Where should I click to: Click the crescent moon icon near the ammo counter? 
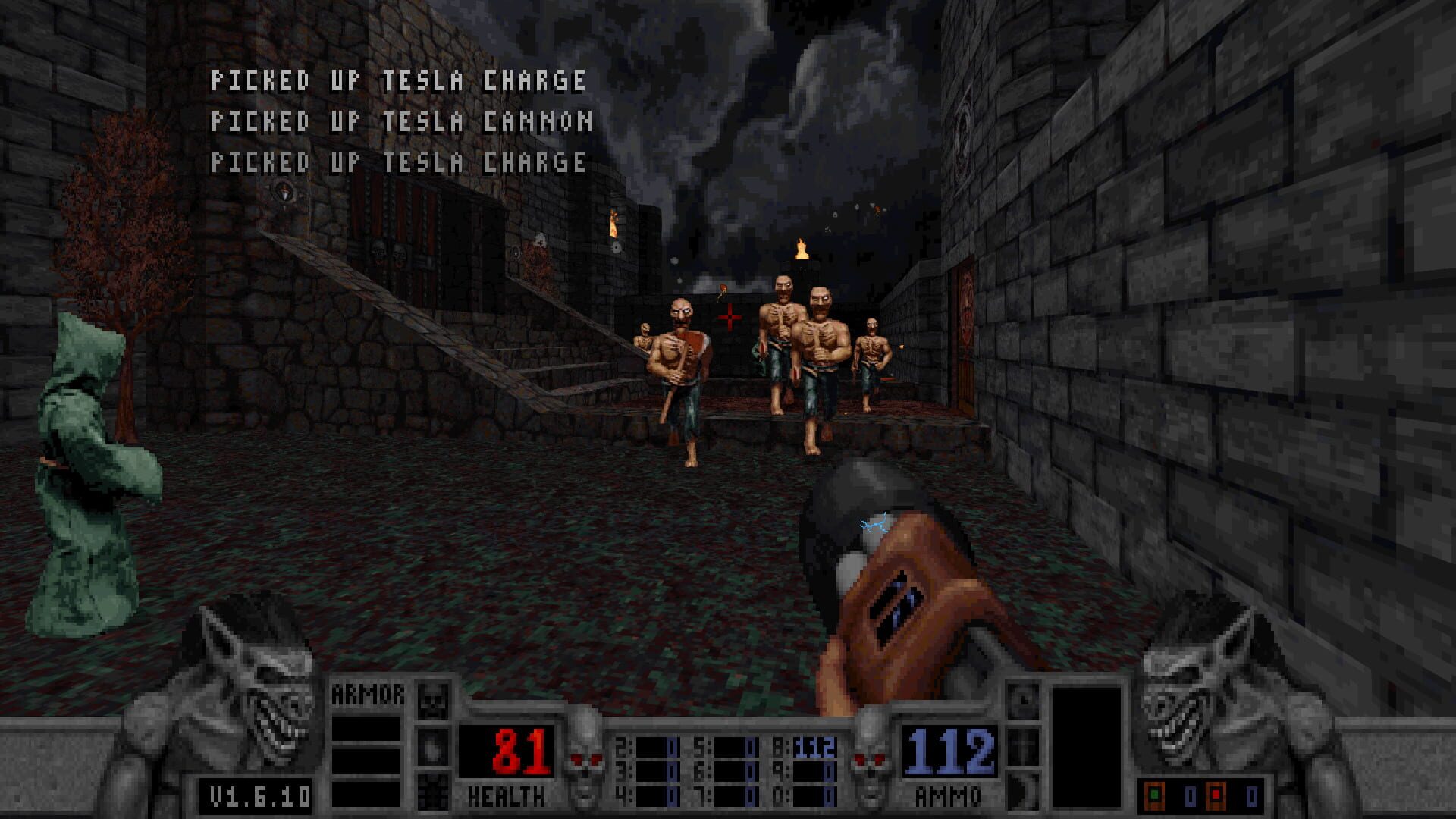(1023, 791)
